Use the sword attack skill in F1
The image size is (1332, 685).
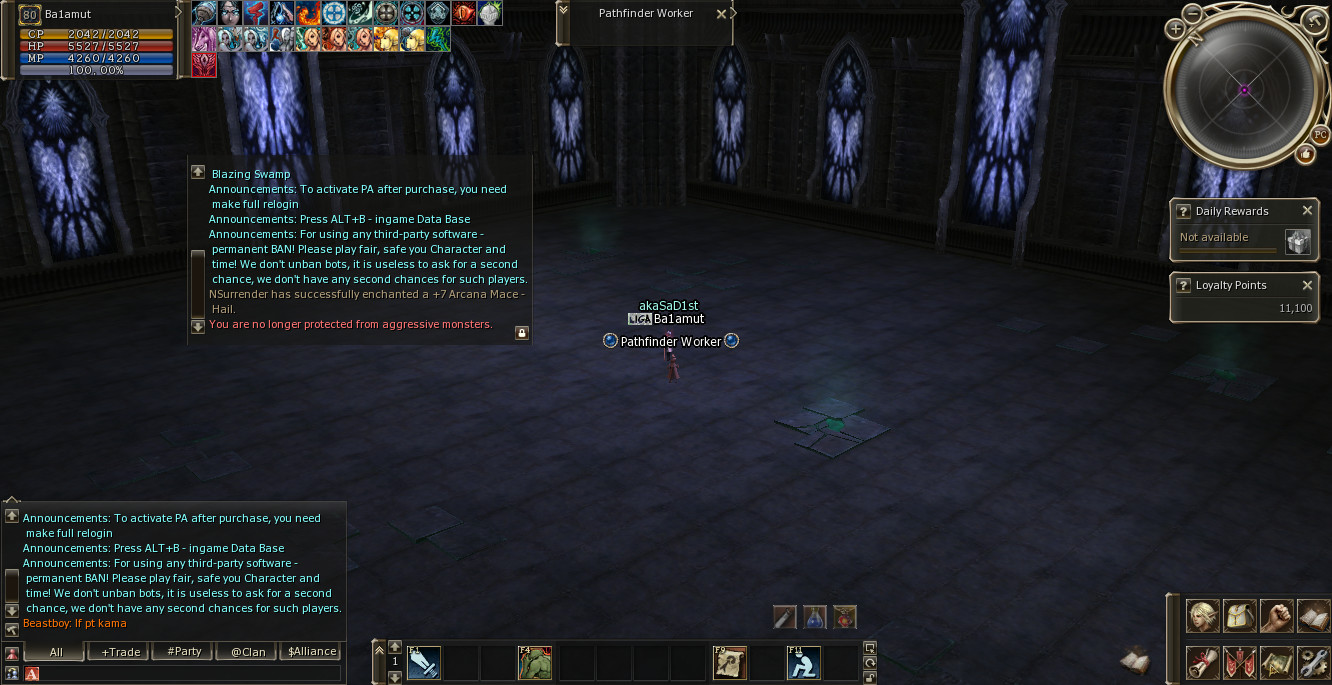point(423,662)
